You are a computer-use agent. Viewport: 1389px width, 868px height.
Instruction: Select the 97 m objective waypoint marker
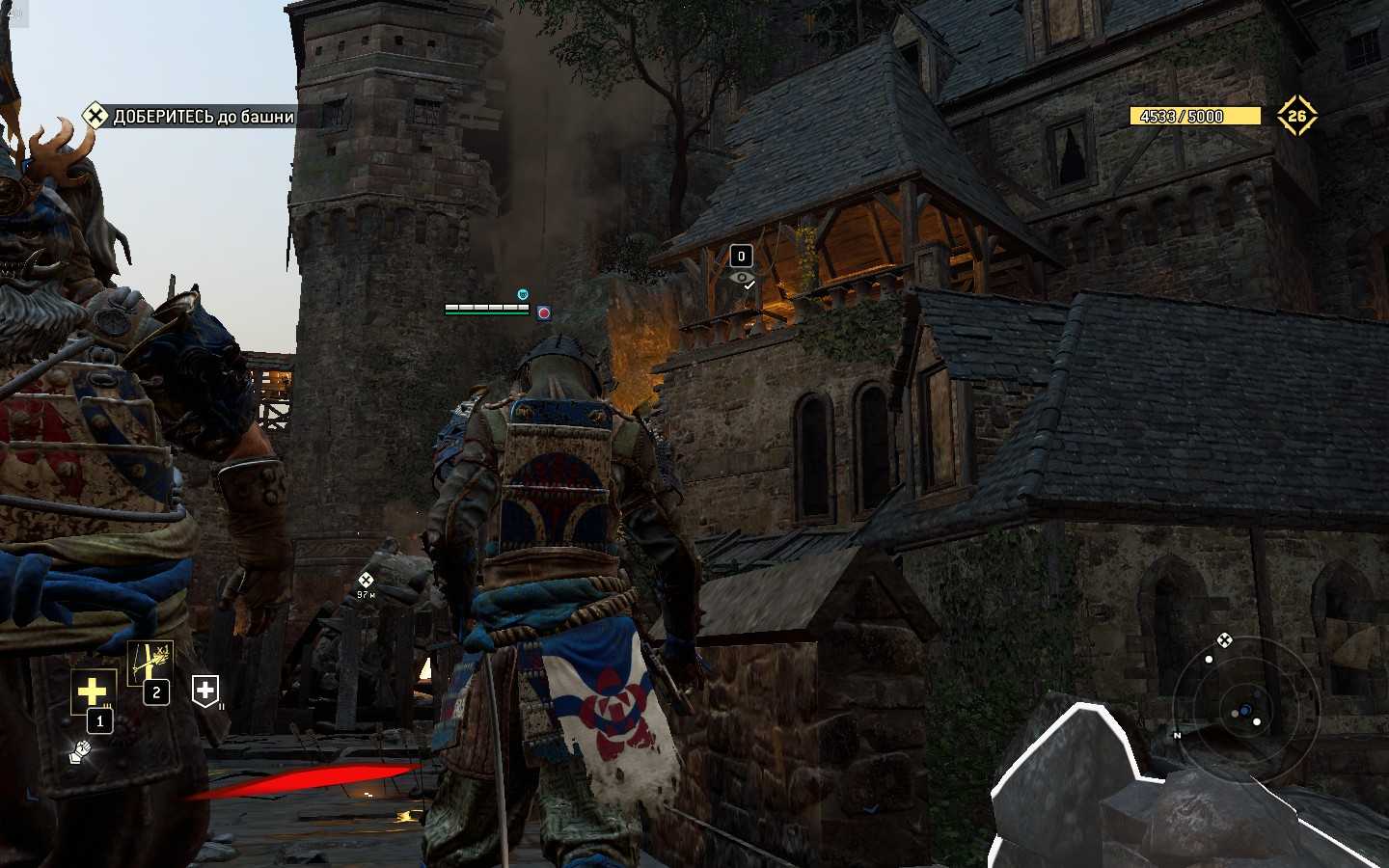click(366, 581)
